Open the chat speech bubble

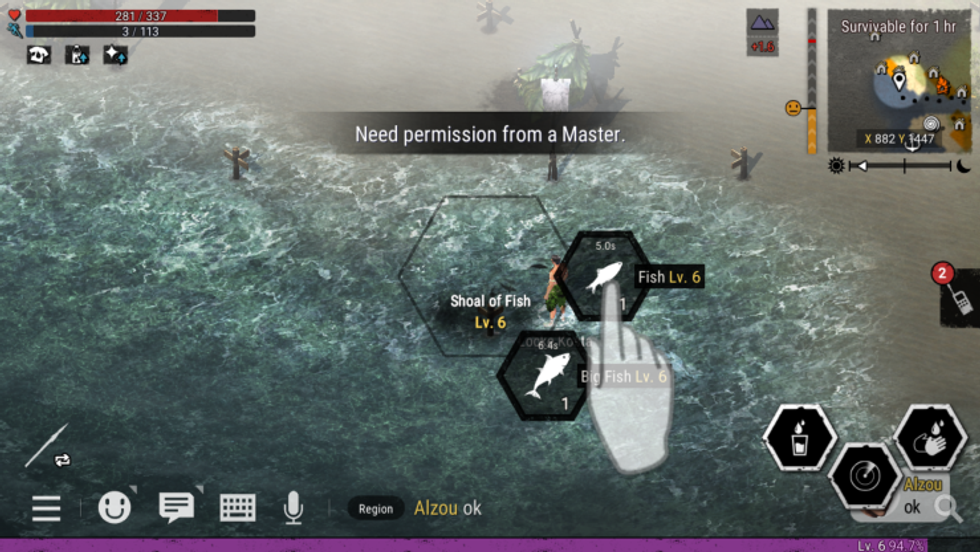click(x=176, y=507)
